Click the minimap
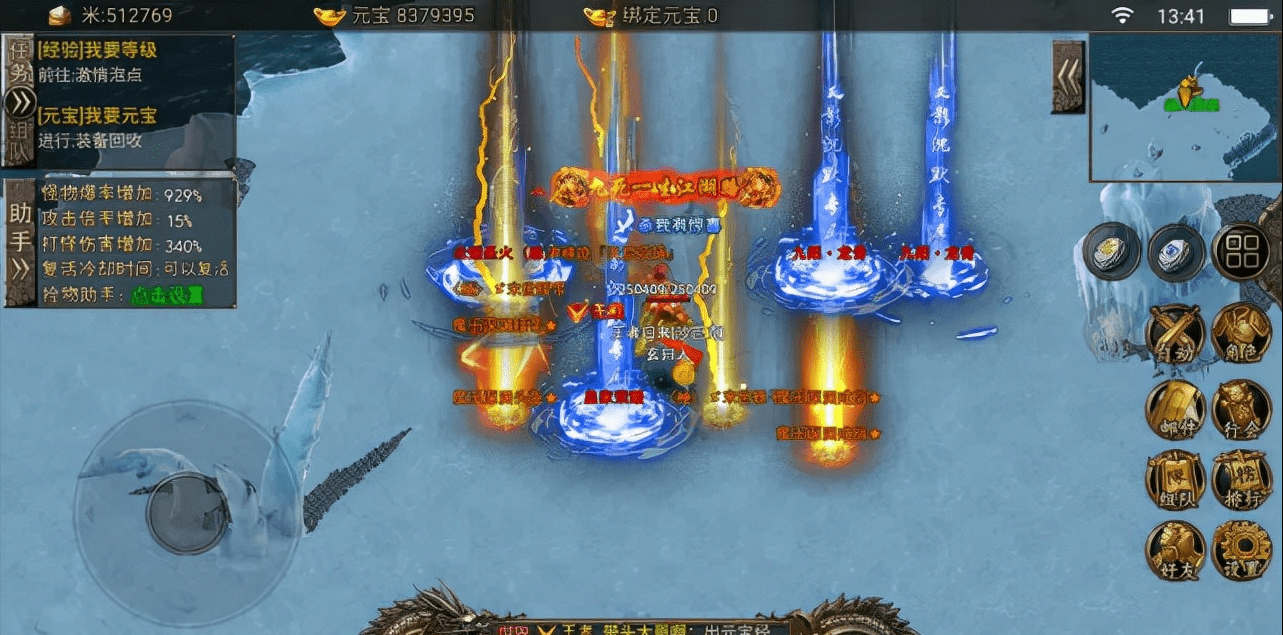 1185,107
